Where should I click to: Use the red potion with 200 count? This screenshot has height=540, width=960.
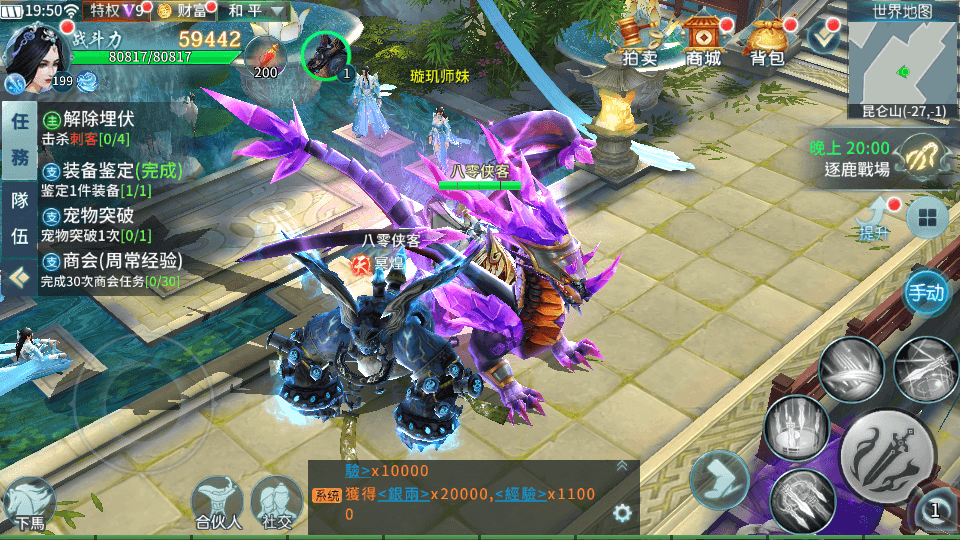coord(265,56)
